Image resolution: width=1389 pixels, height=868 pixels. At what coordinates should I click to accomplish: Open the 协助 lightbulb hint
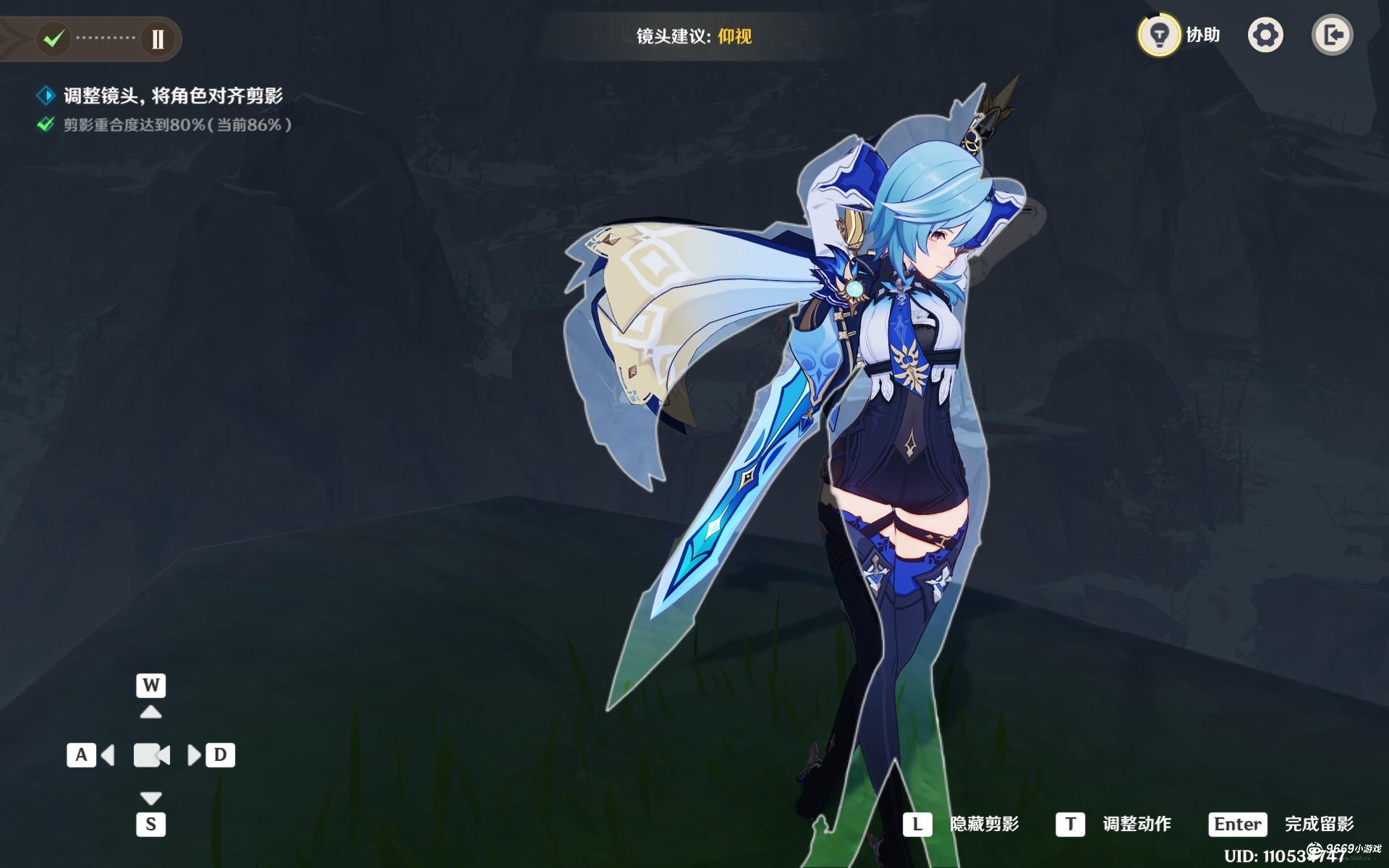pos(1159,35)
